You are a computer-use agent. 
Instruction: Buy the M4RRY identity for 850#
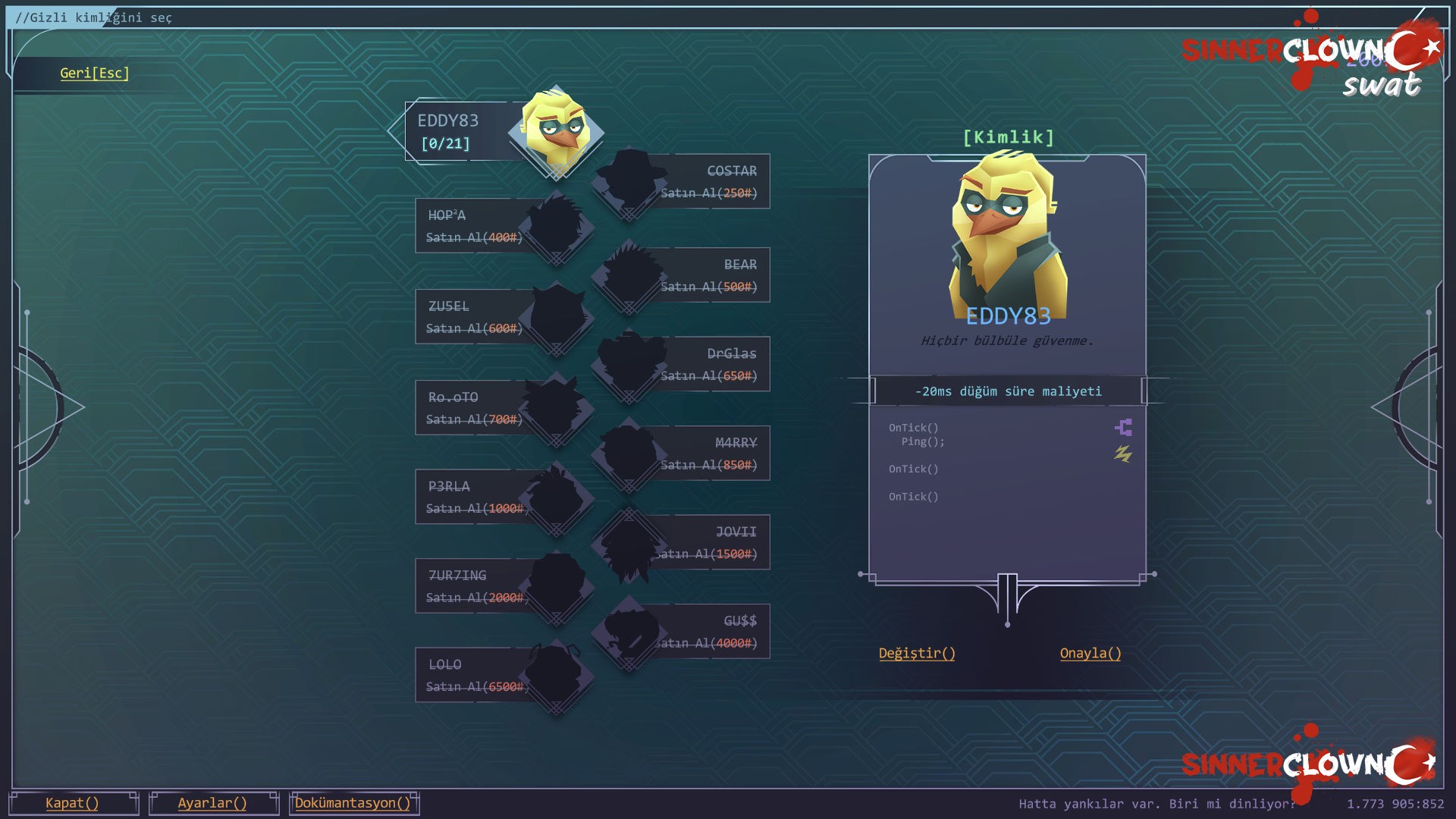[708, 453]
